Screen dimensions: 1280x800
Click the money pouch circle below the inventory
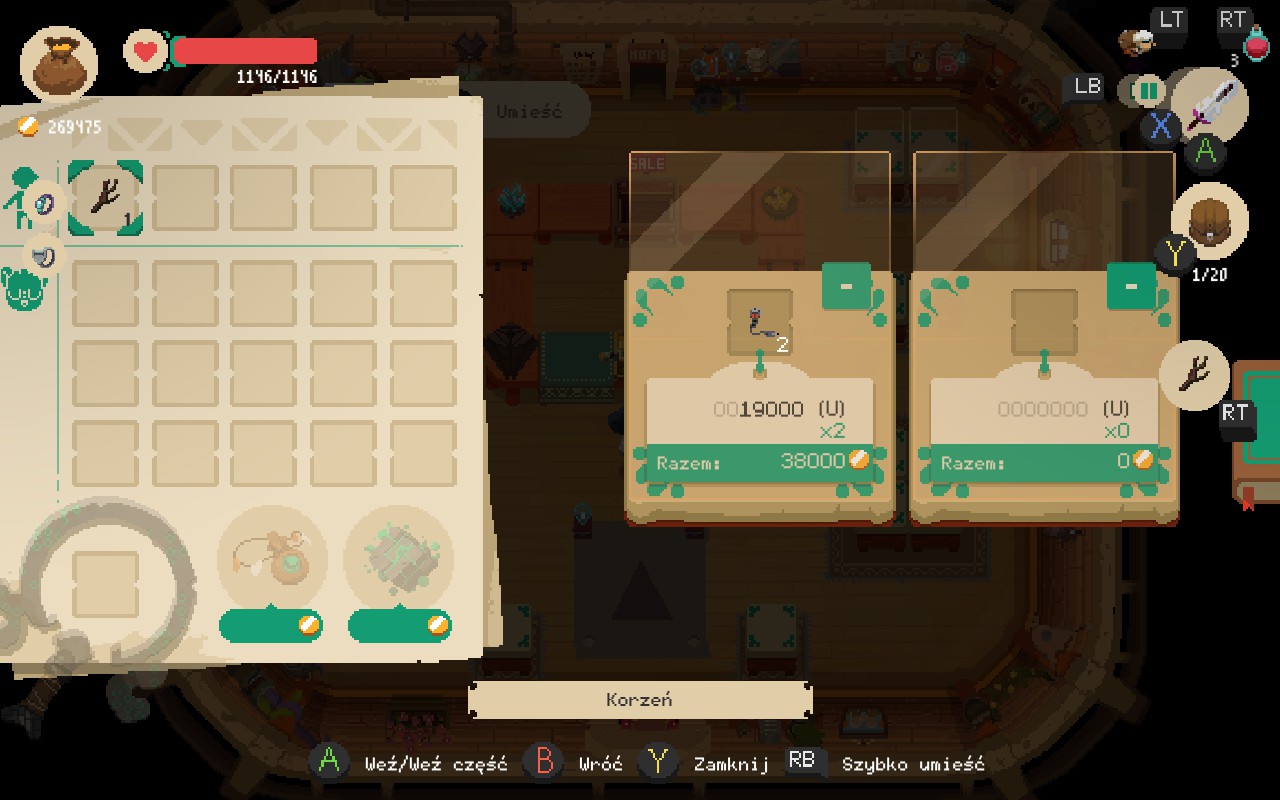pyautogui.click(x=272, y=560)
